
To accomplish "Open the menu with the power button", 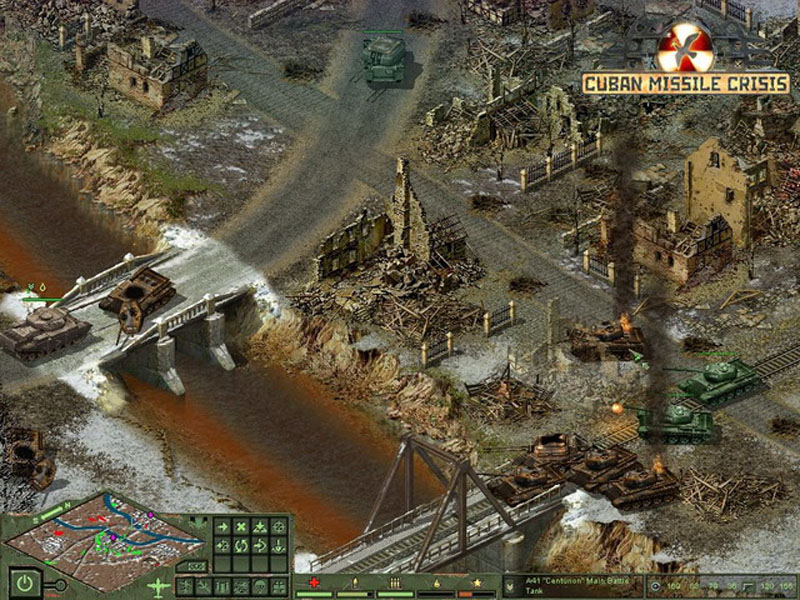I will tap(22, 580).
